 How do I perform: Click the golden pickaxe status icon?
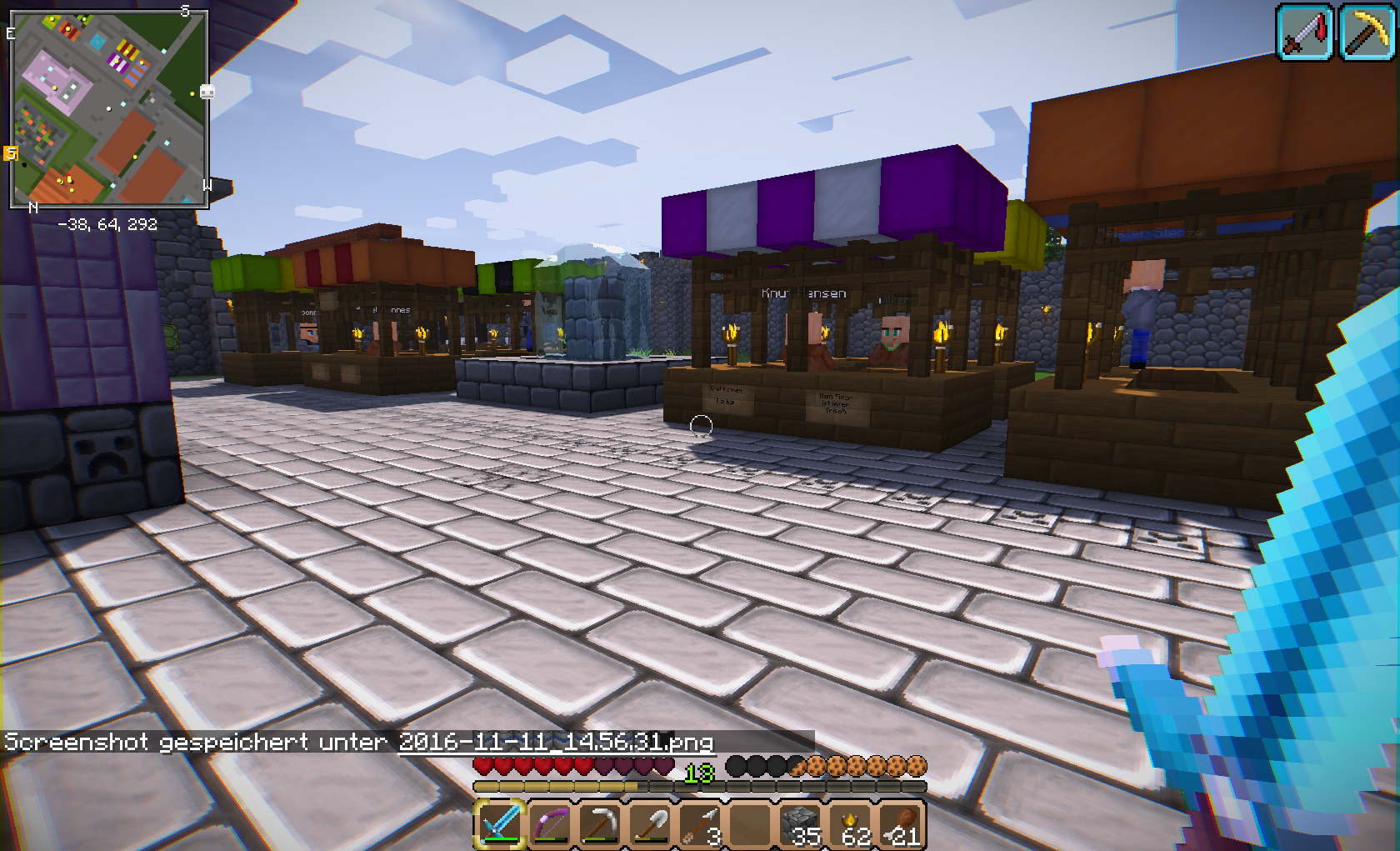(x=1367, y=33)
